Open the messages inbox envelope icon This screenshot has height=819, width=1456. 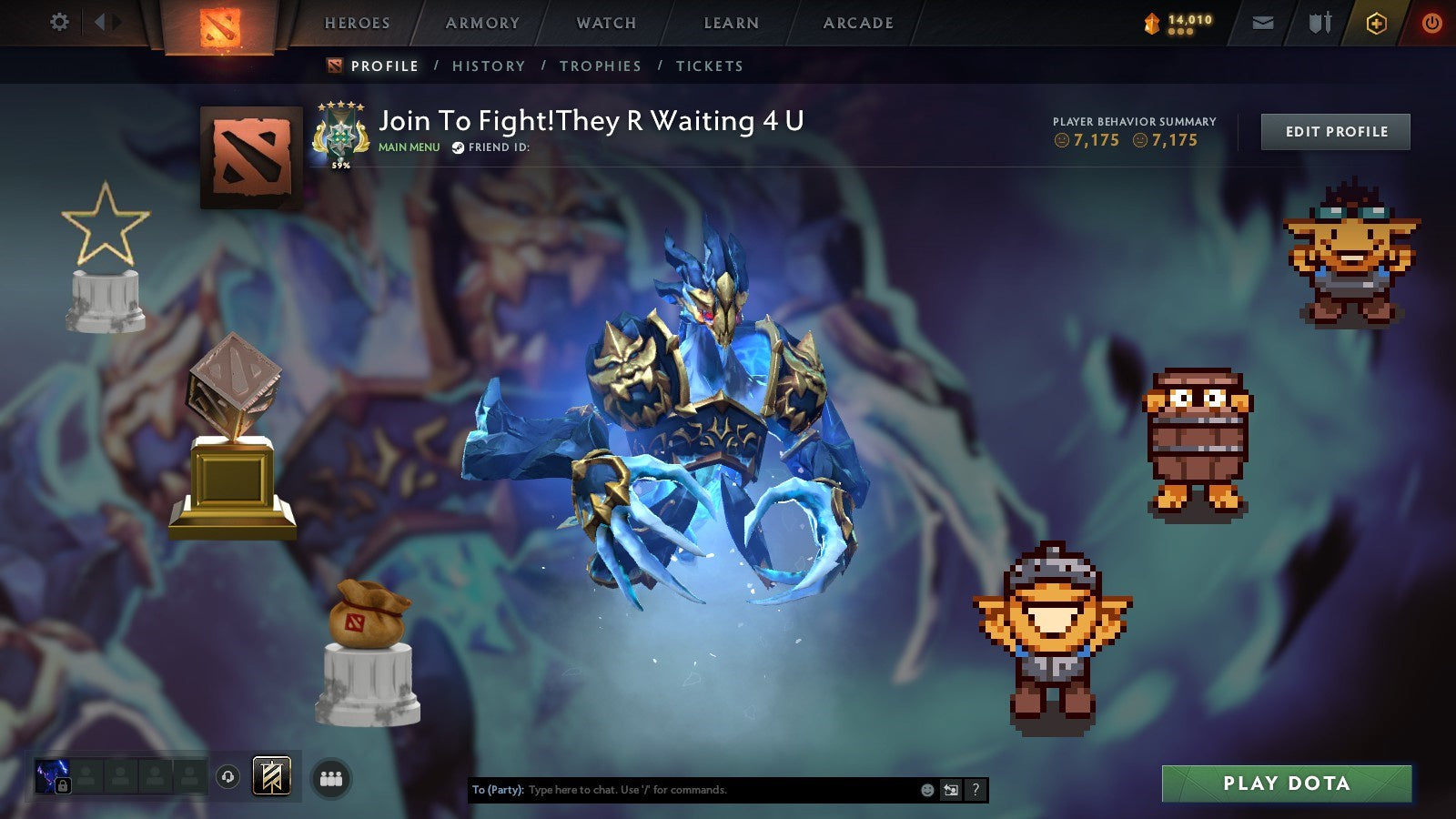click(x=1263, y=22)
